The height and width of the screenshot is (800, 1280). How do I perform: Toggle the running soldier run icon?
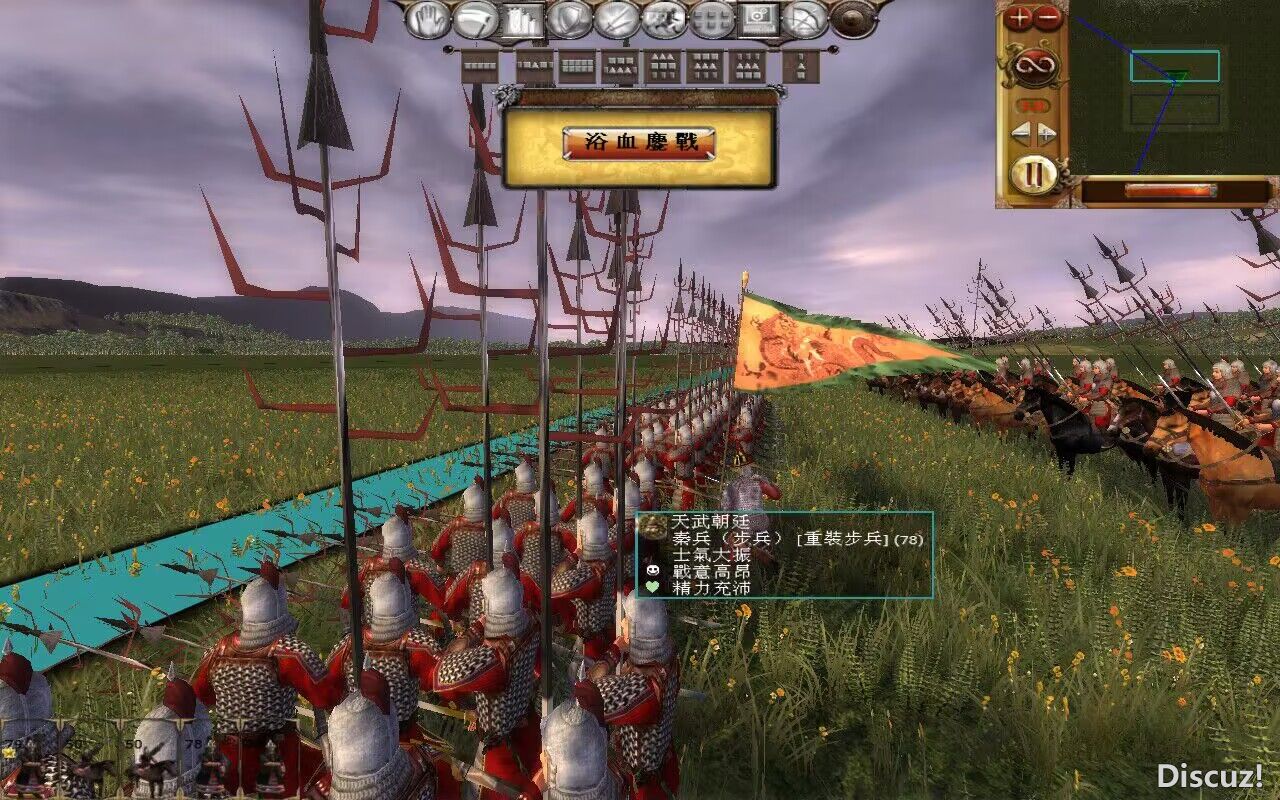click(x=664, y=19)
